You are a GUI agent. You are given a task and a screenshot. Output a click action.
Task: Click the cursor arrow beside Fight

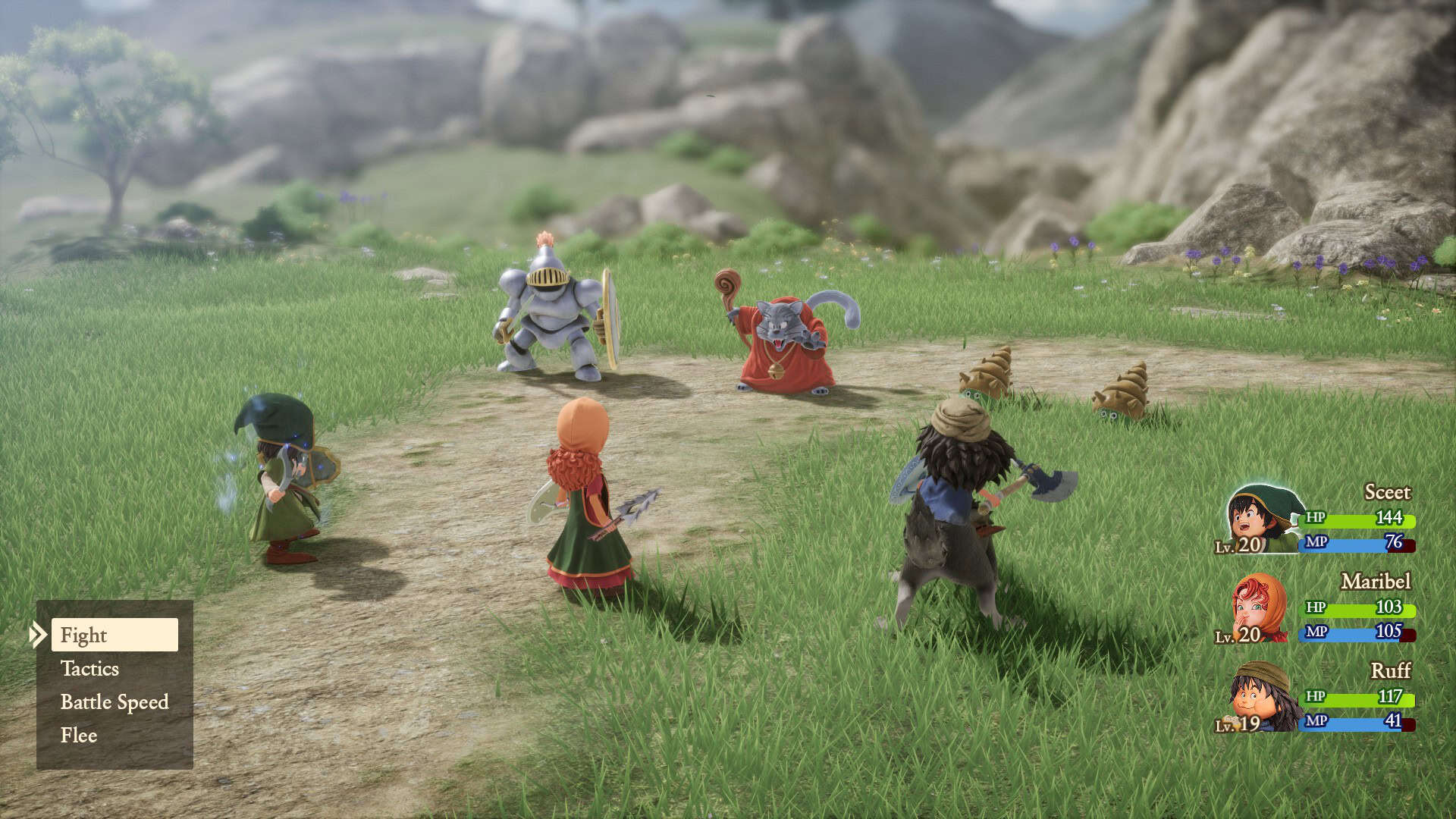point(39,635)
